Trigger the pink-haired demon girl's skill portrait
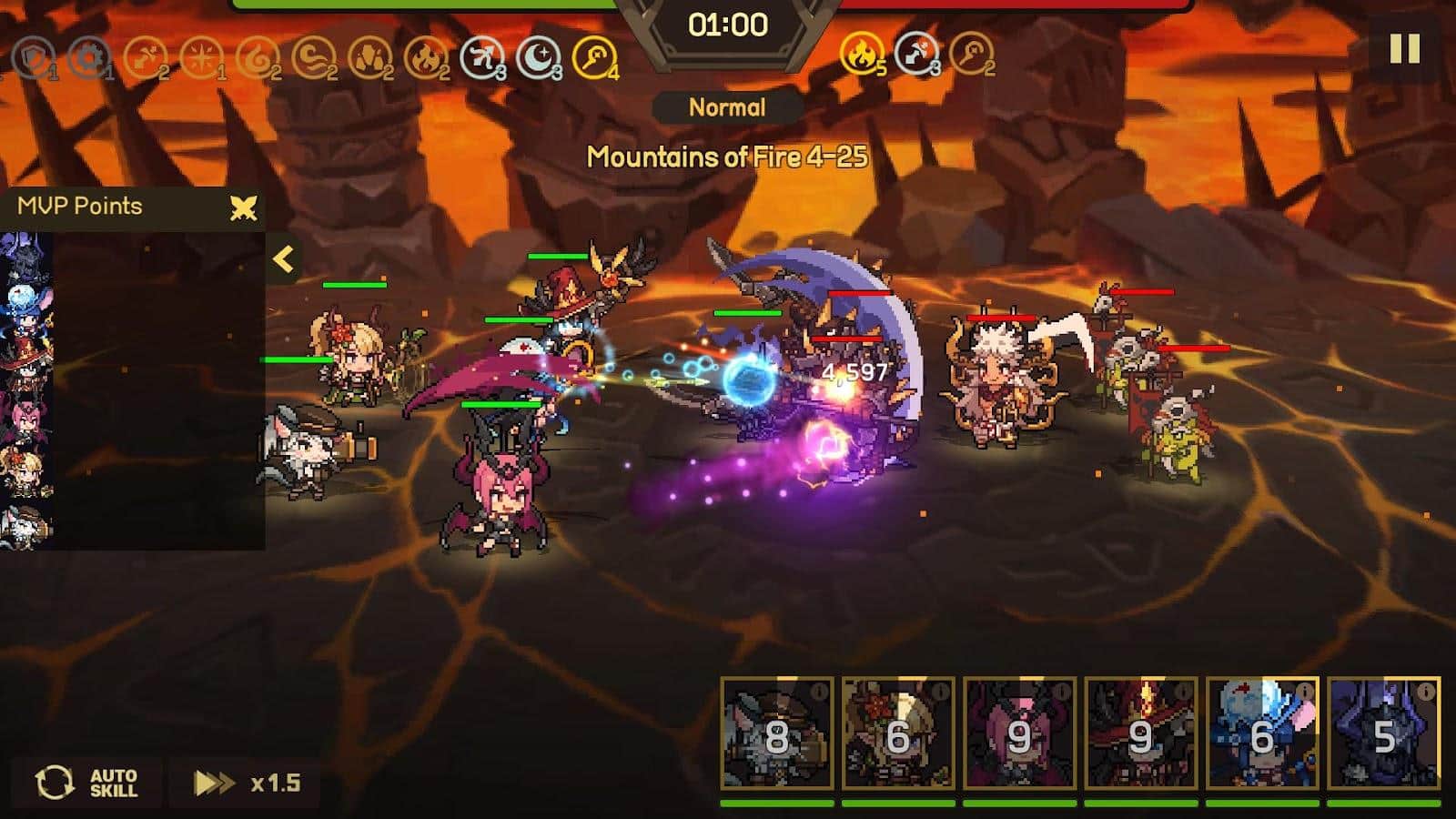 point(1018,733)
